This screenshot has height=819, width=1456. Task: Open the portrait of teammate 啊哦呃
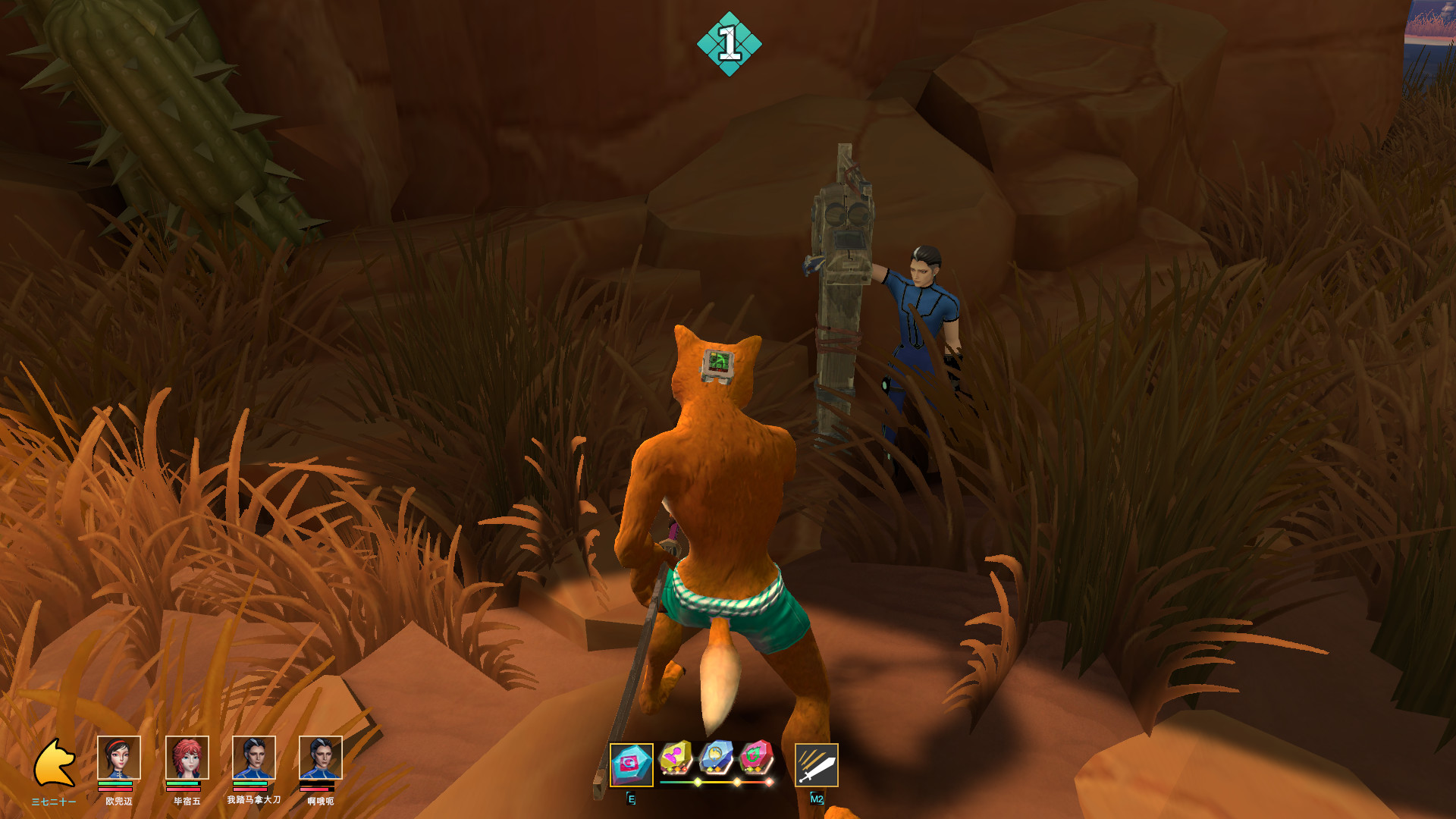[x=321, y=758]
